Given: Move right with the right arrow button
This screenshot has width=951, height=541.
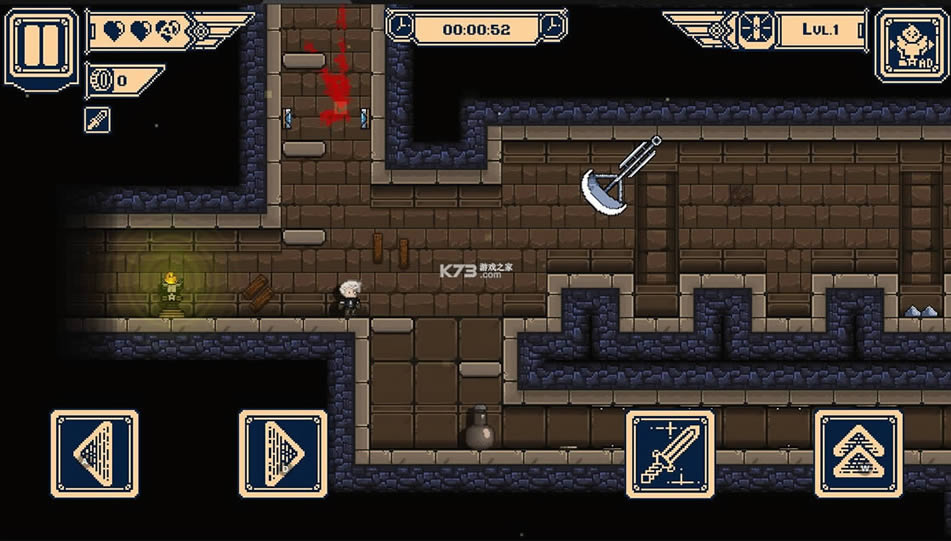Looking at the screenshot, I should [283, 454].
